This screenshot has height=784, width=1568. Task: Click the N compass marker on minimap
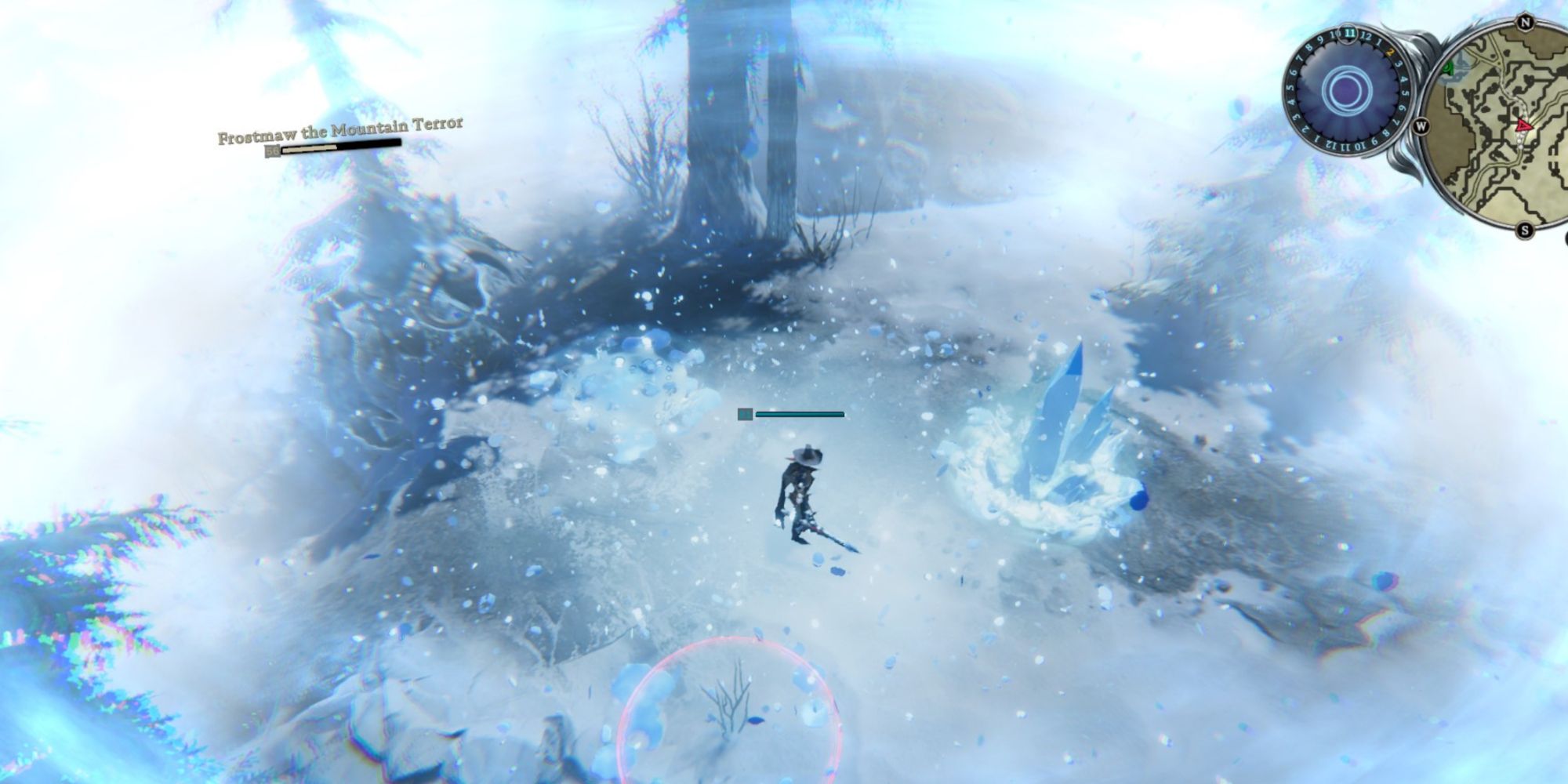(x=1525, y=22)
